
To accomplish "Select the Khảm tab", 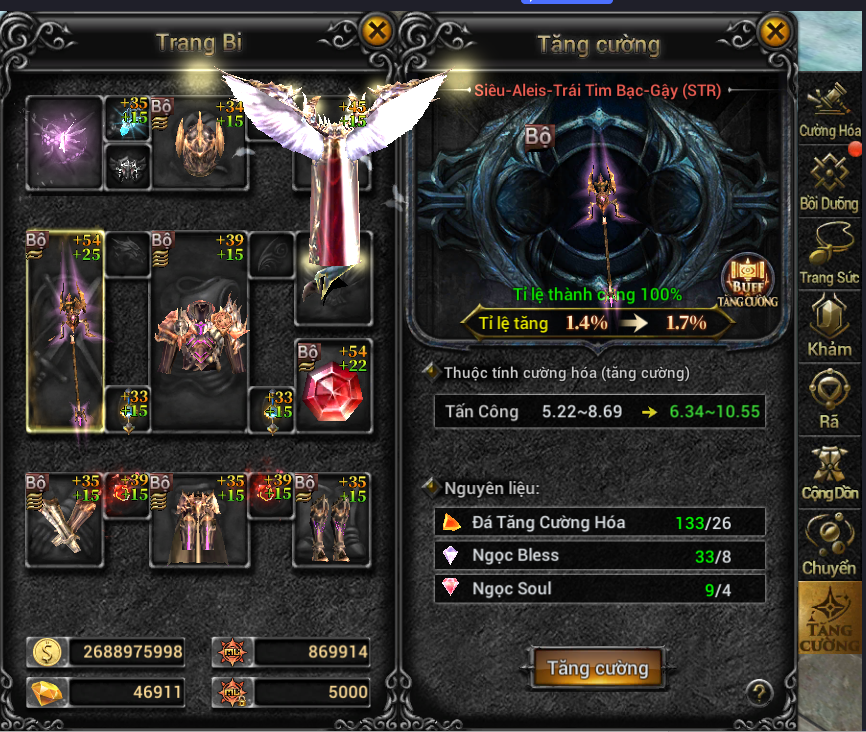I will click(x=829, y=327).
